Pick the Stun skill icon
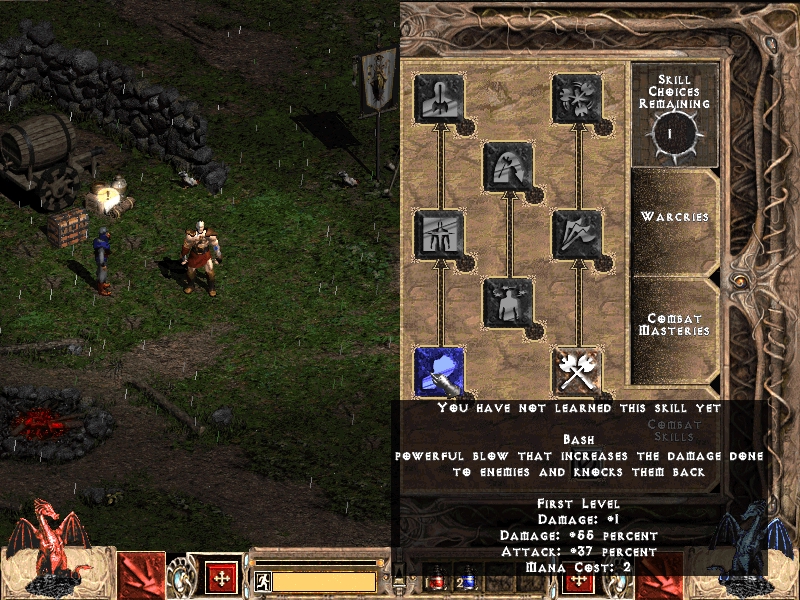800x600 pixels. tap(439, 233)
